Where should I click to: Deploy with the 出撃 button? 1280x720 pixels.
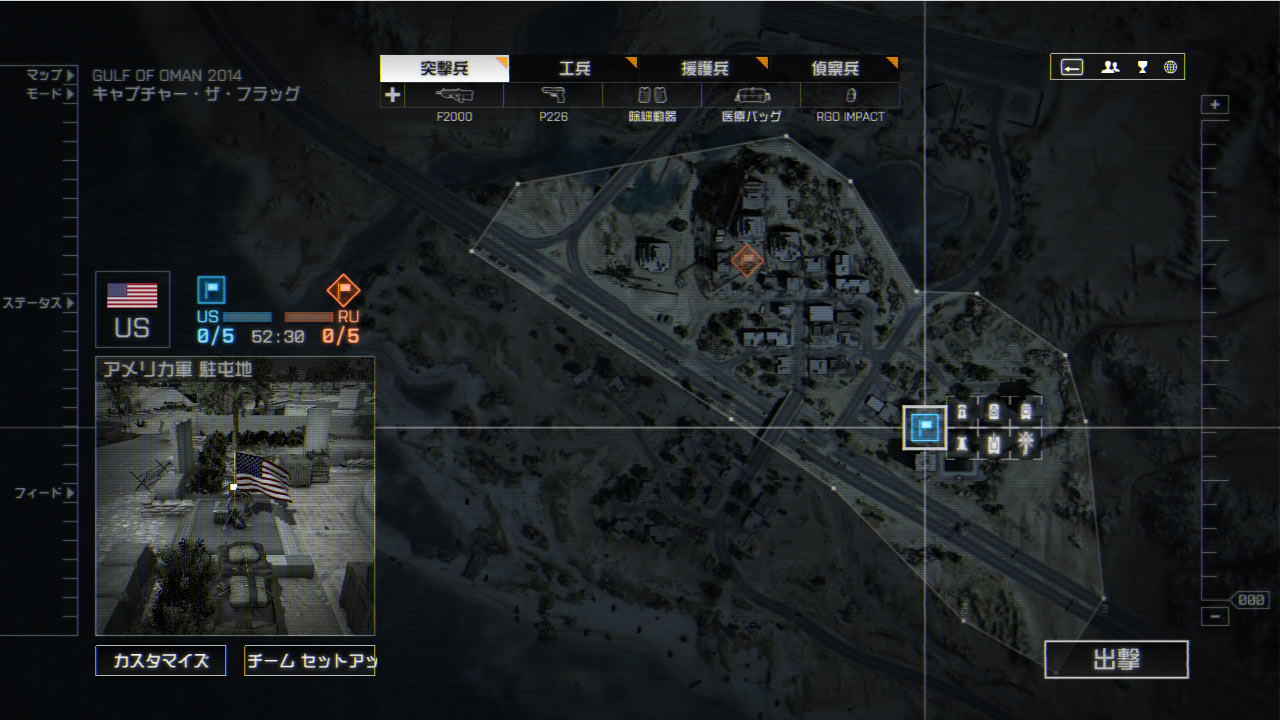tap(1116, 660)
